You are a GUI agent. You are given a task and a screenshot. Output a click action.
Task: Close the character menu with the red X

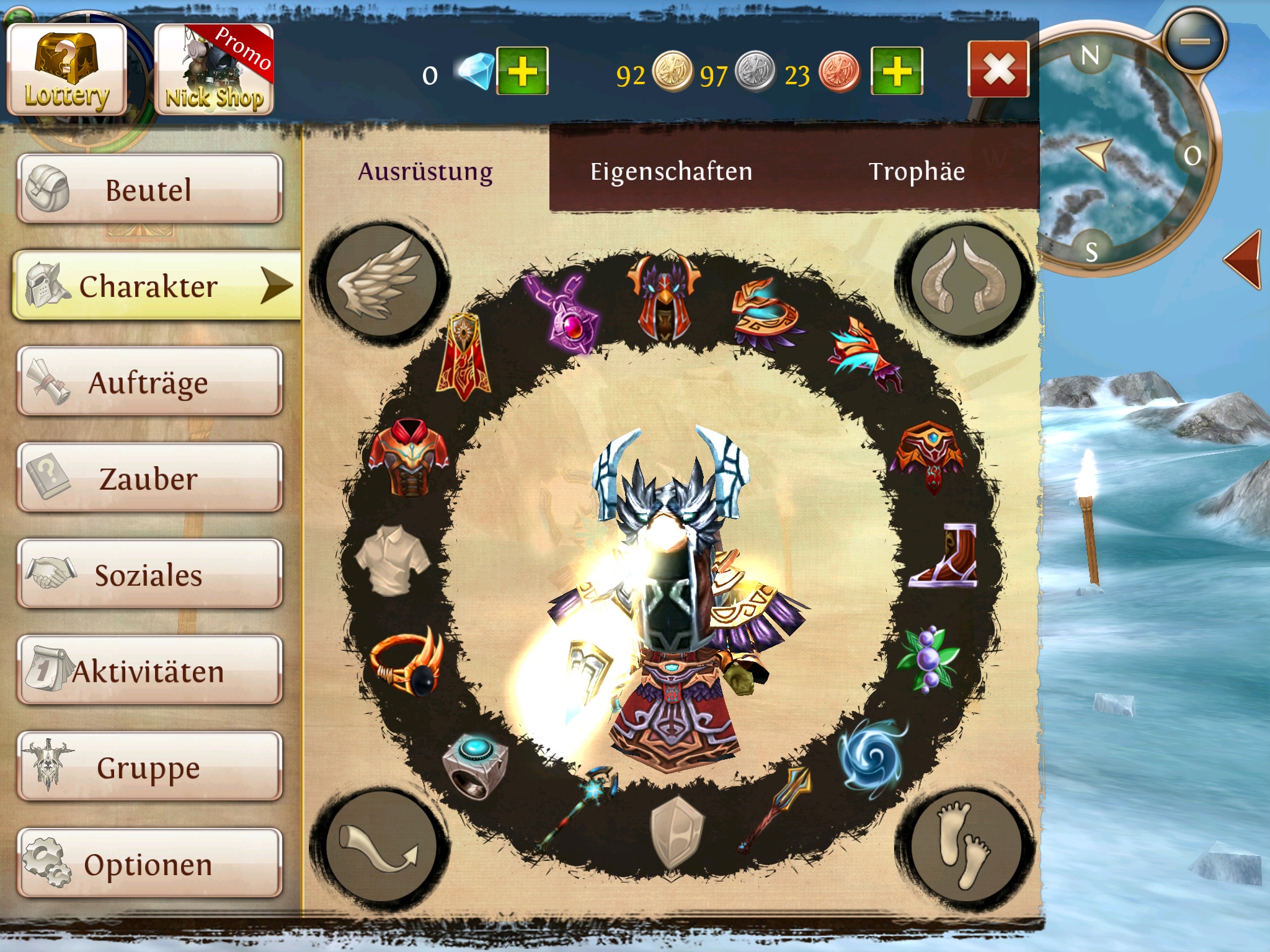click(998, 69)
